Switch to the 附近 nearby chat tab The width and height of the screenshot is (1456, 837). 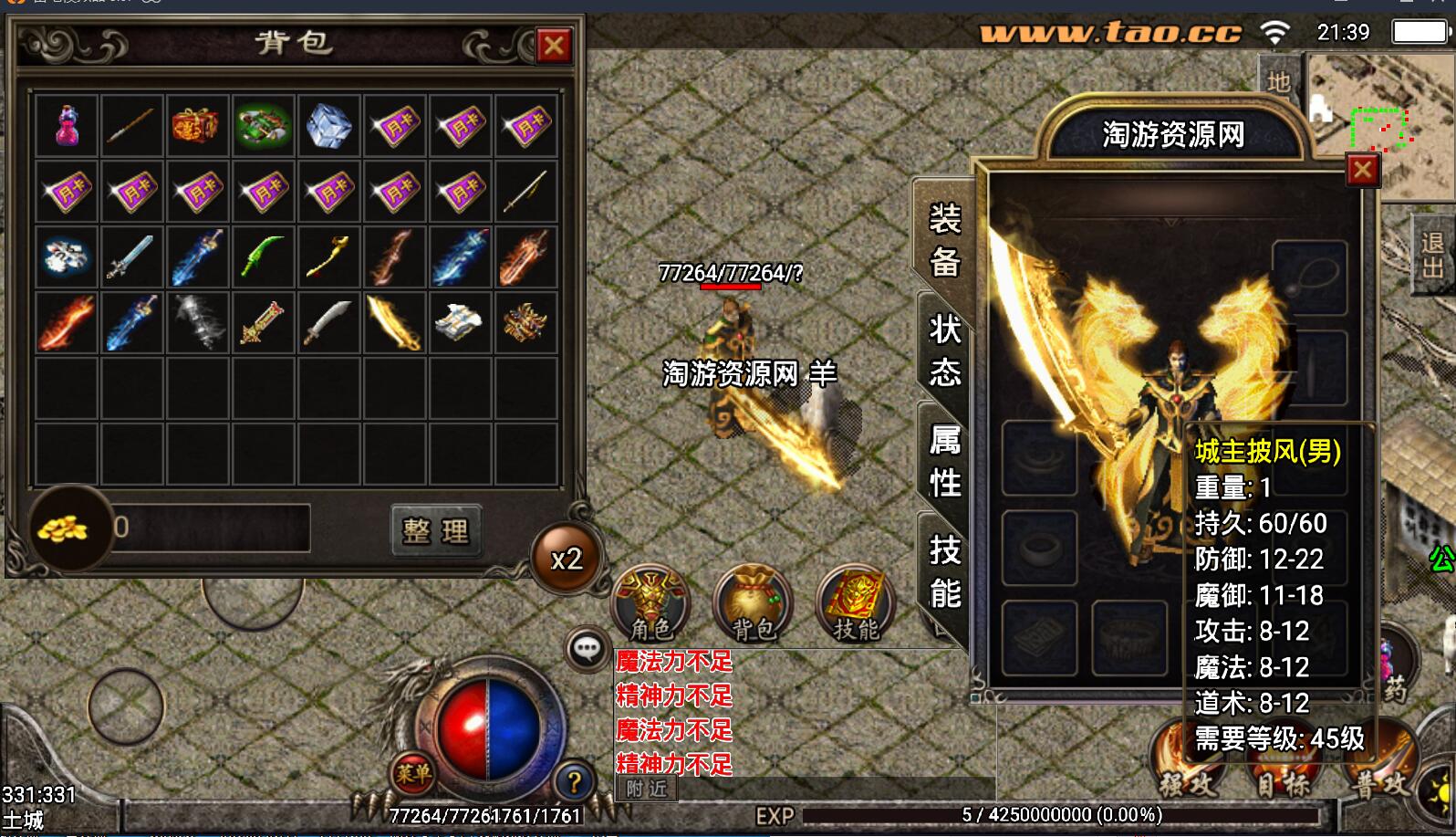[x=647, y=789]
